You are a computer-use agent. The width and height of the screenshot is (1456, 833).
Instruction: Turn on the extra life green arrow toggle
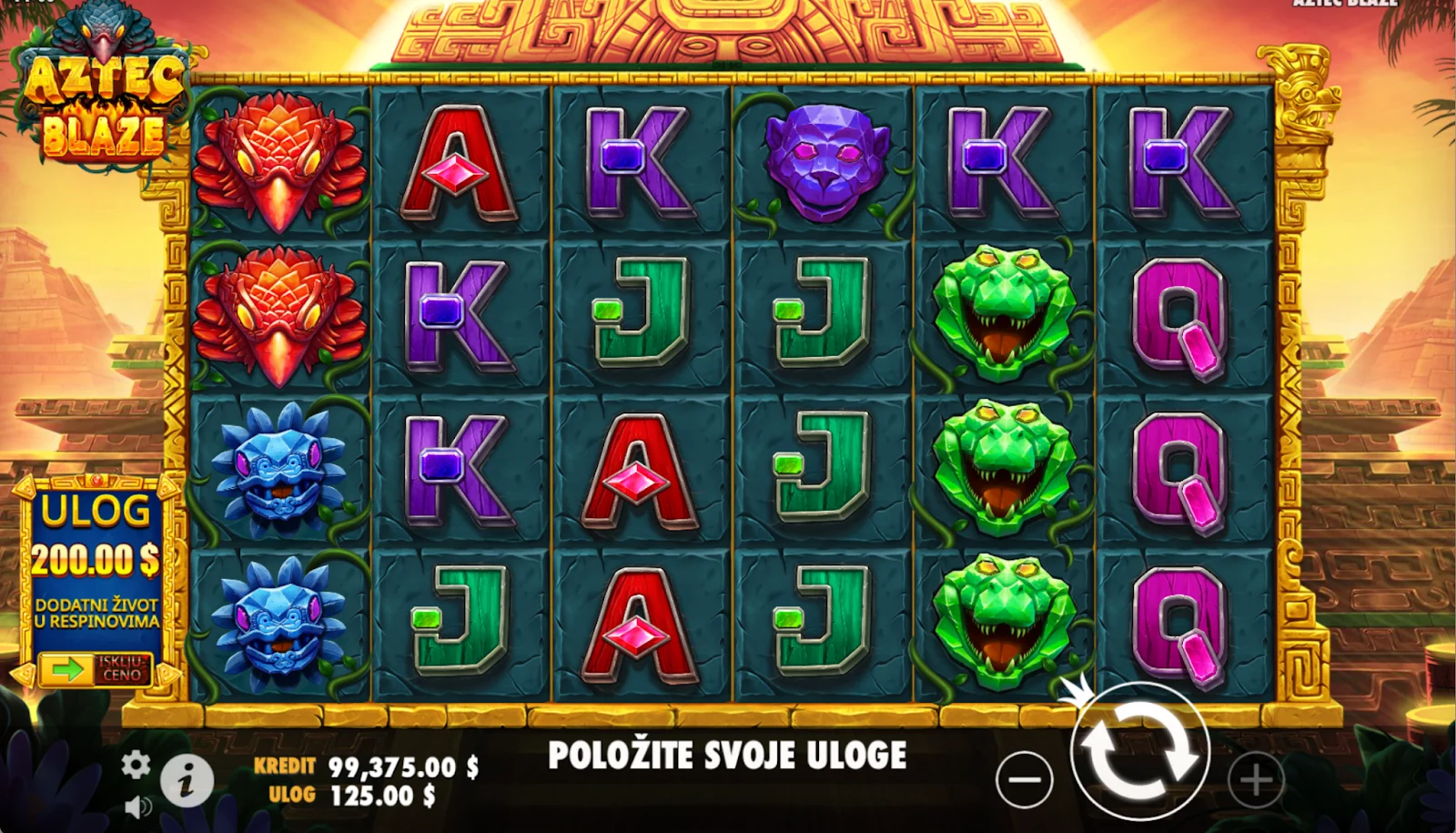pyautogui.click(x=66, y=671)
